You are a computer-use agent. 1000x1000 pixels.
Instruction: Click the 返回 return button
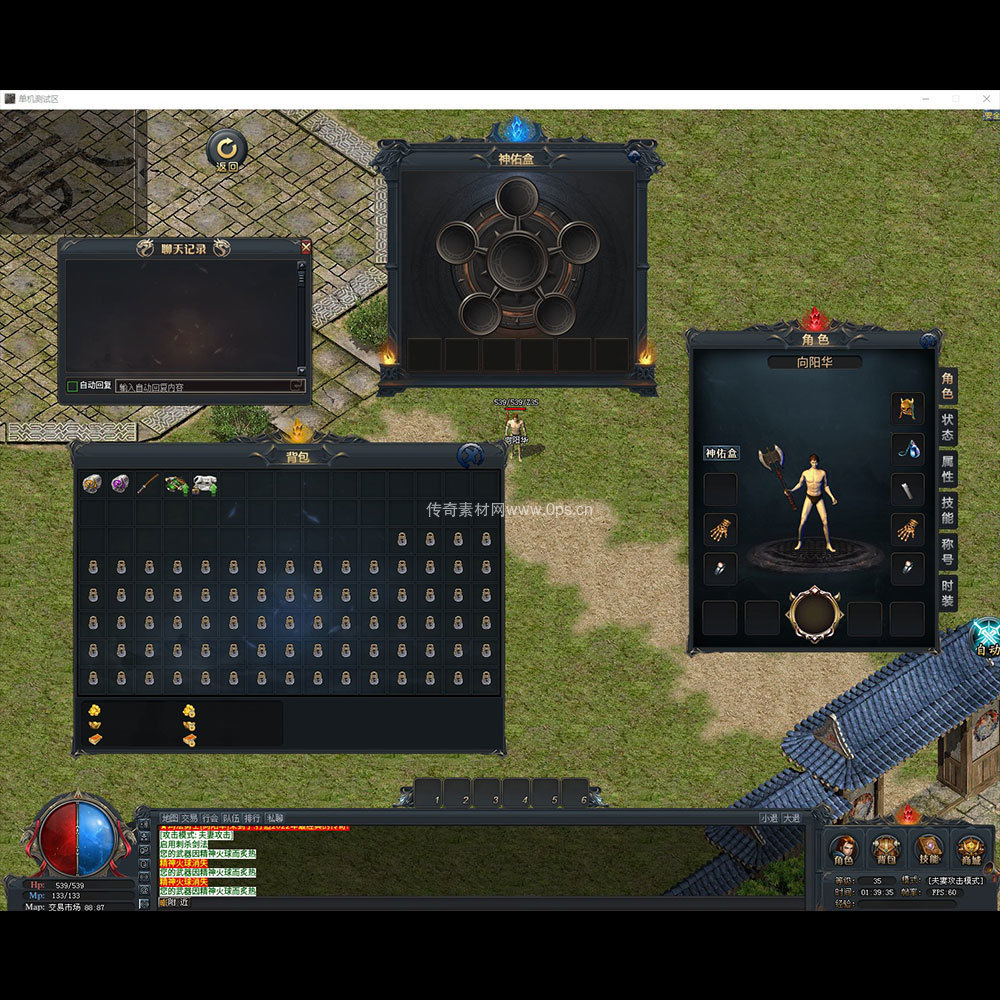point(227,150)
